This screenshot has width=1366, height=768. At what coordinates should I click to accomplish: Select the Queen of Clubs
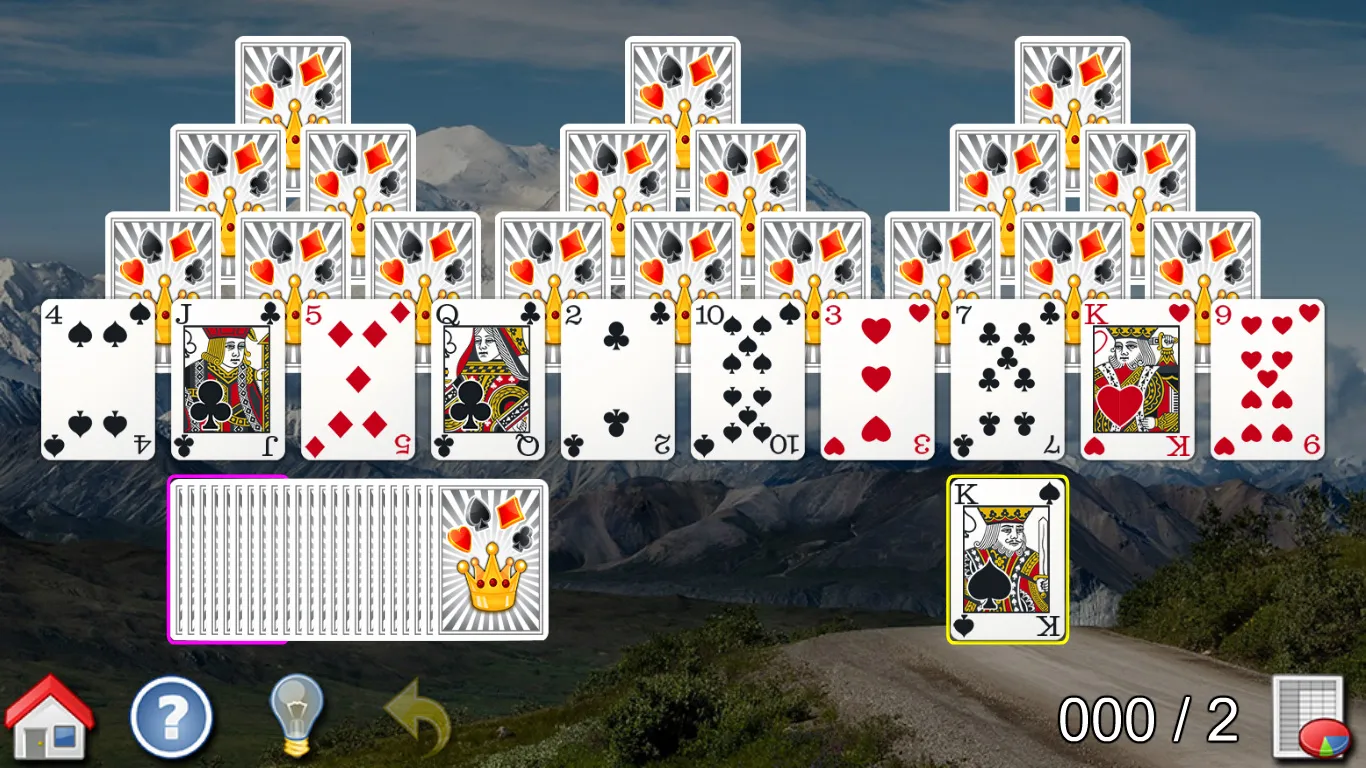(x=487, y=380)
